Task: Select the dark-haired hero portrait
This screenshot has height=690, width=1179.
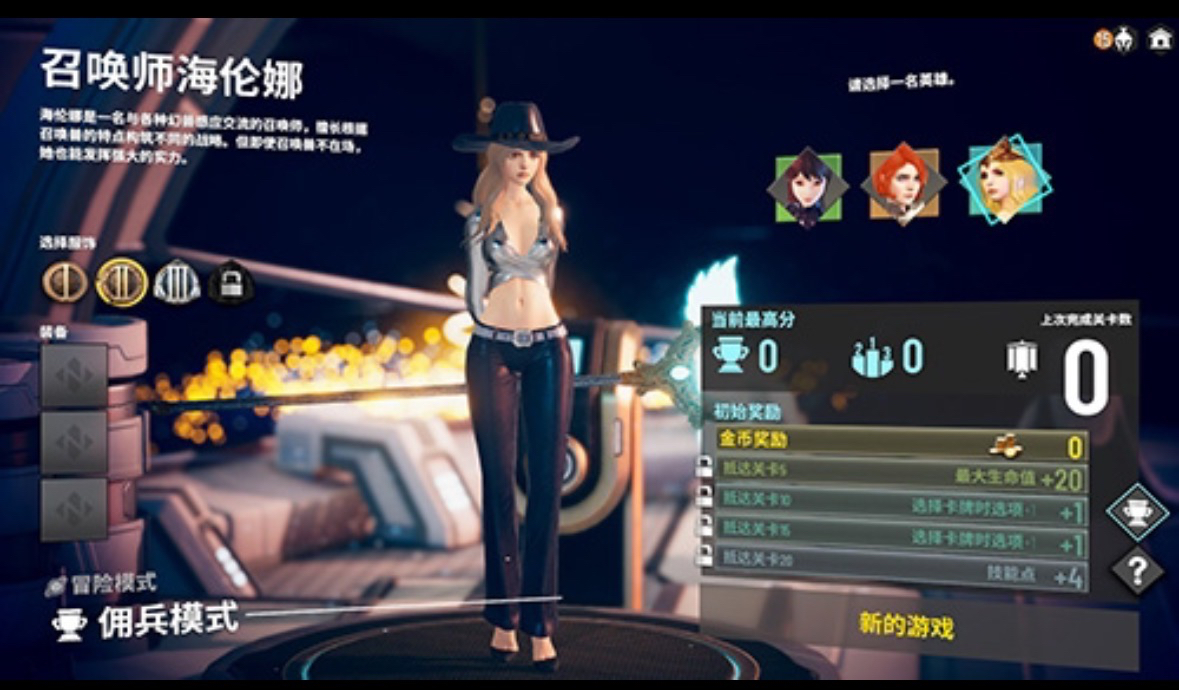Action: click(807, 187)
